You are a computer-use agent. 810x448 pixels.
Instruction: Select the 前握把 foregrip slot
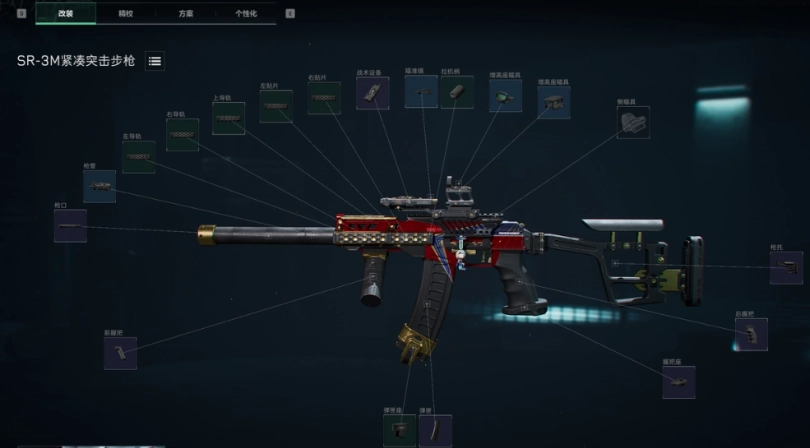[120, 353]
